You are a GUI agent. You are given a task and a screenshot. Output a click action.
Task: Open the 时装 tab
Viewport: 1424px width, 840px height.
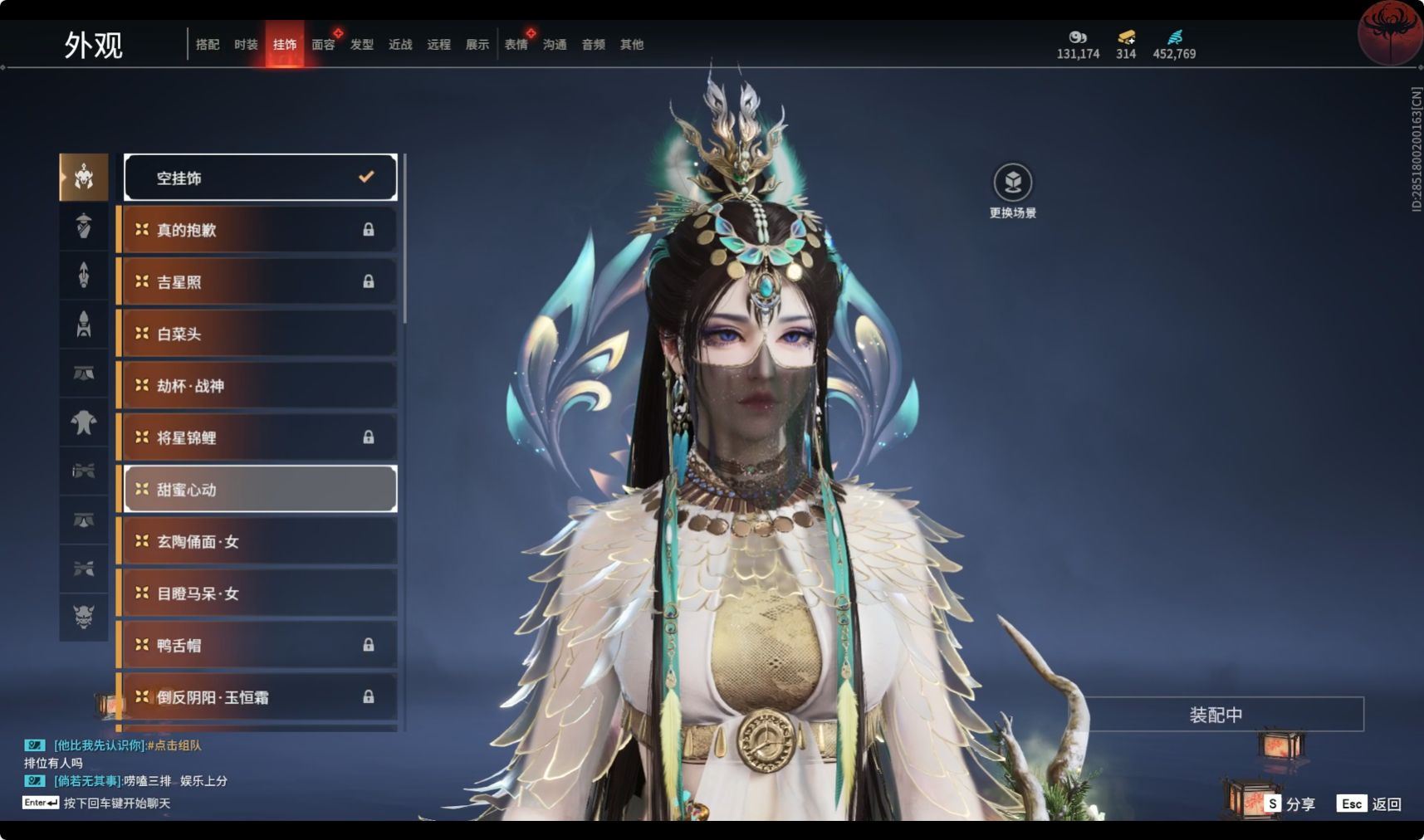(x=246, y=45)
